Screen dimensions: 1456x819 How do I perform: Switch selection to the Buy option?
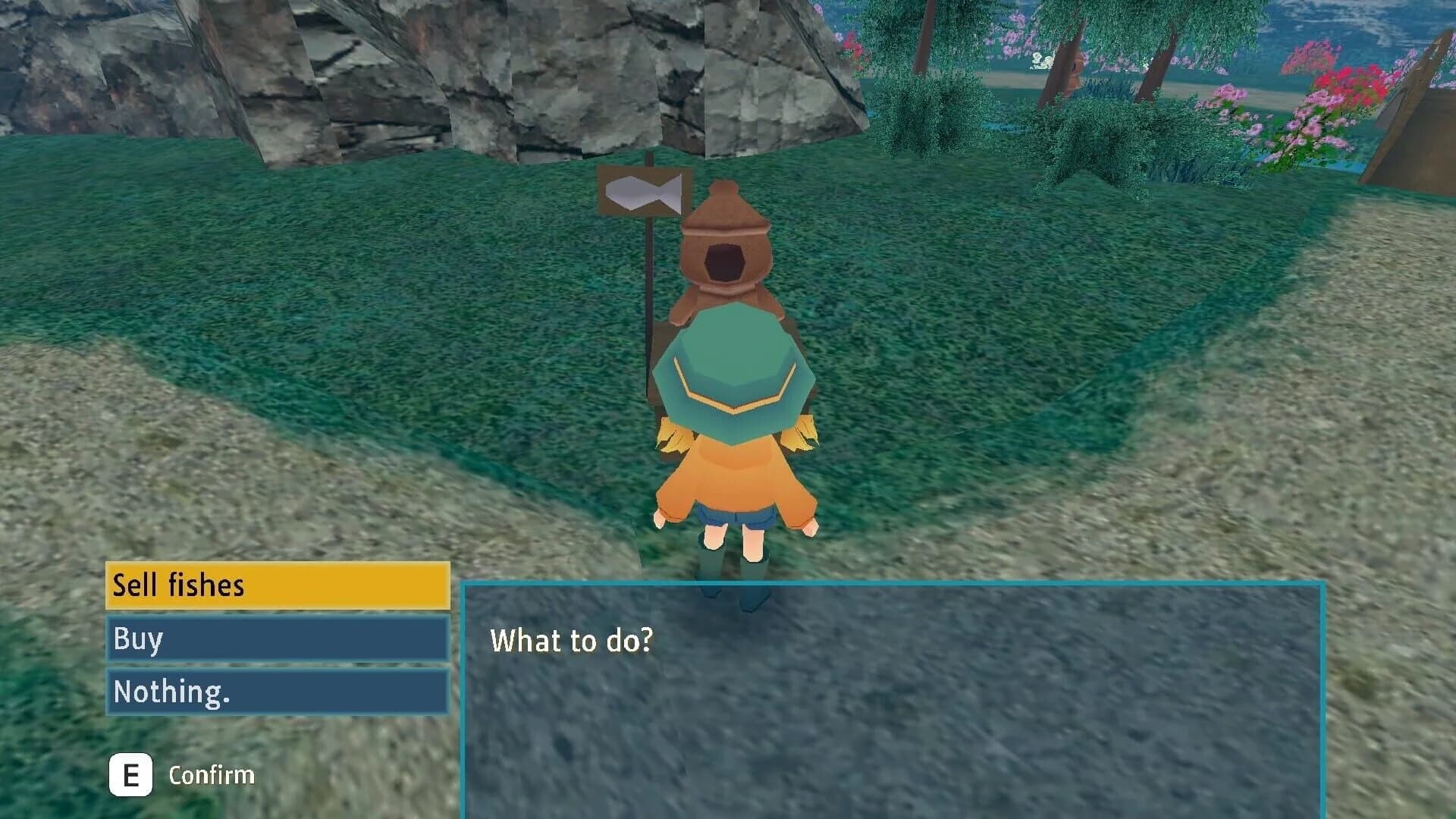[x=273, y=639]
